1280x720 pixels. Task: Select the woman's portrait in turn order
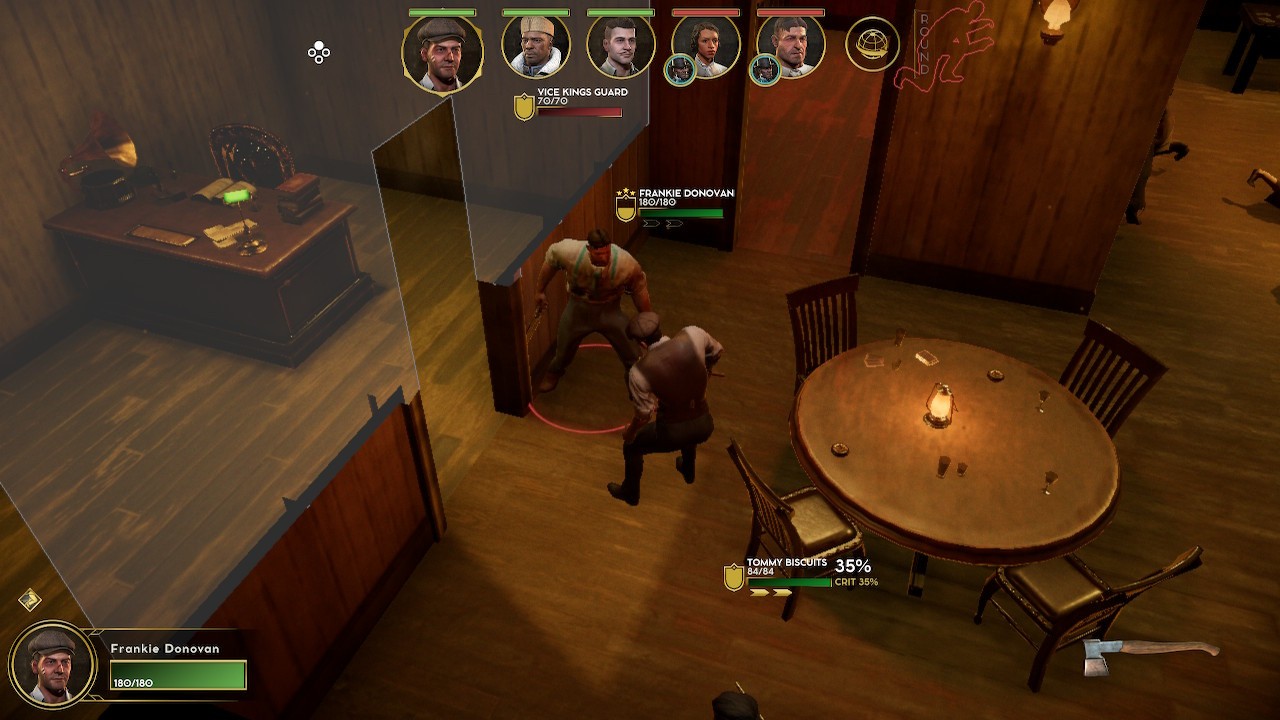(x=707, y=46)
